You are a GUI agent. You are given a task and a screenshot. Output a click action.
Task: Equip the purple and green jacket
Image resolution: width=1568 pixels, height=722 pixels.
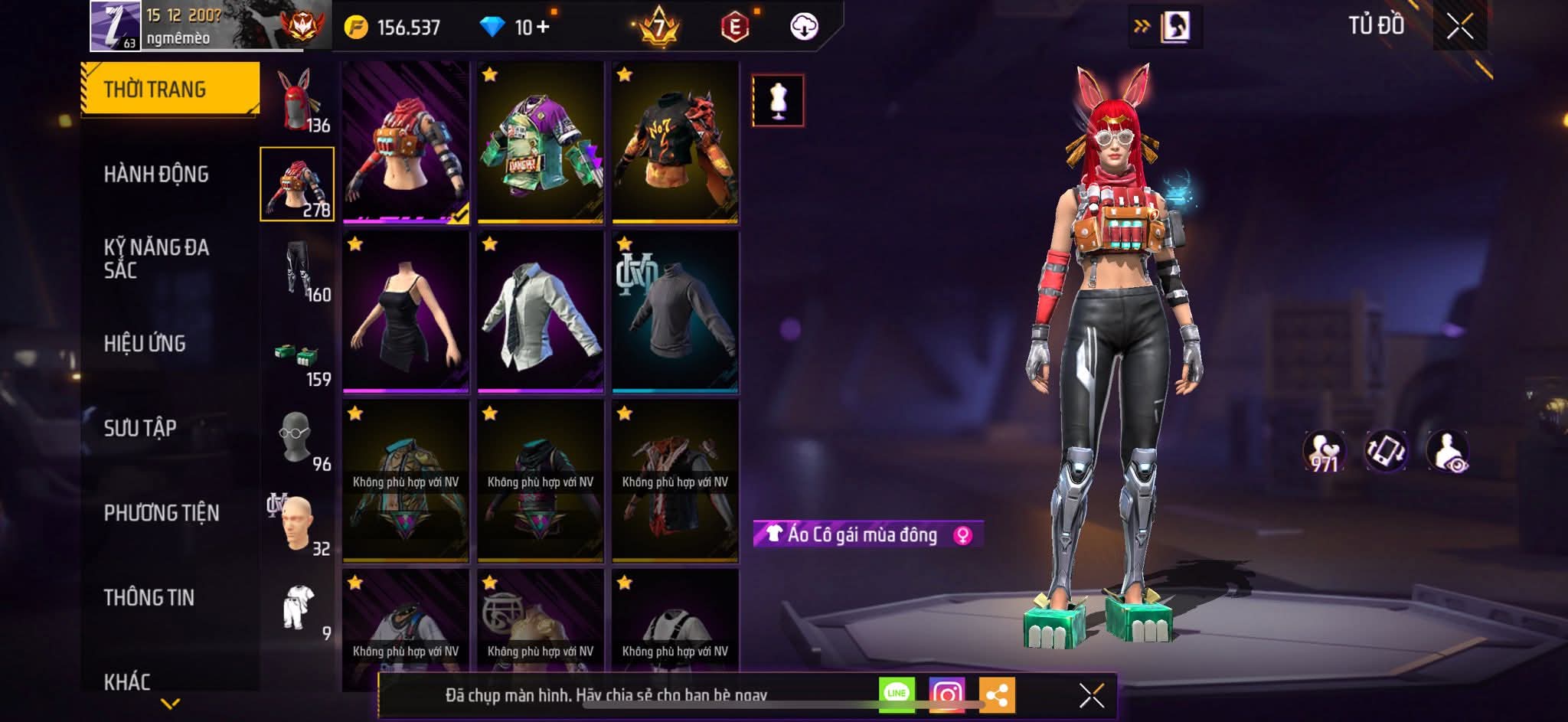(x=541, y=142)
